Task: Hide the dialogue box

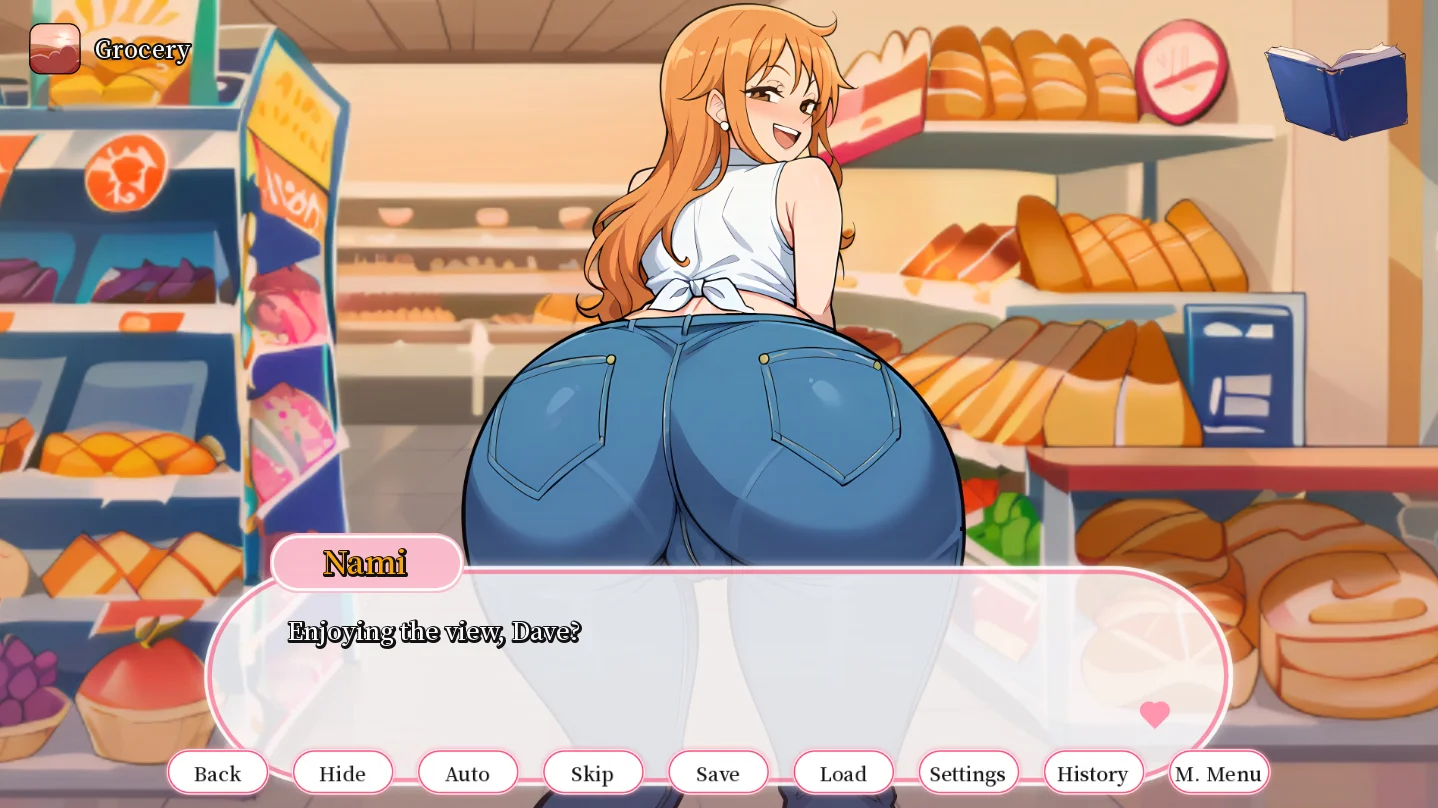Action: click(342, 773)
